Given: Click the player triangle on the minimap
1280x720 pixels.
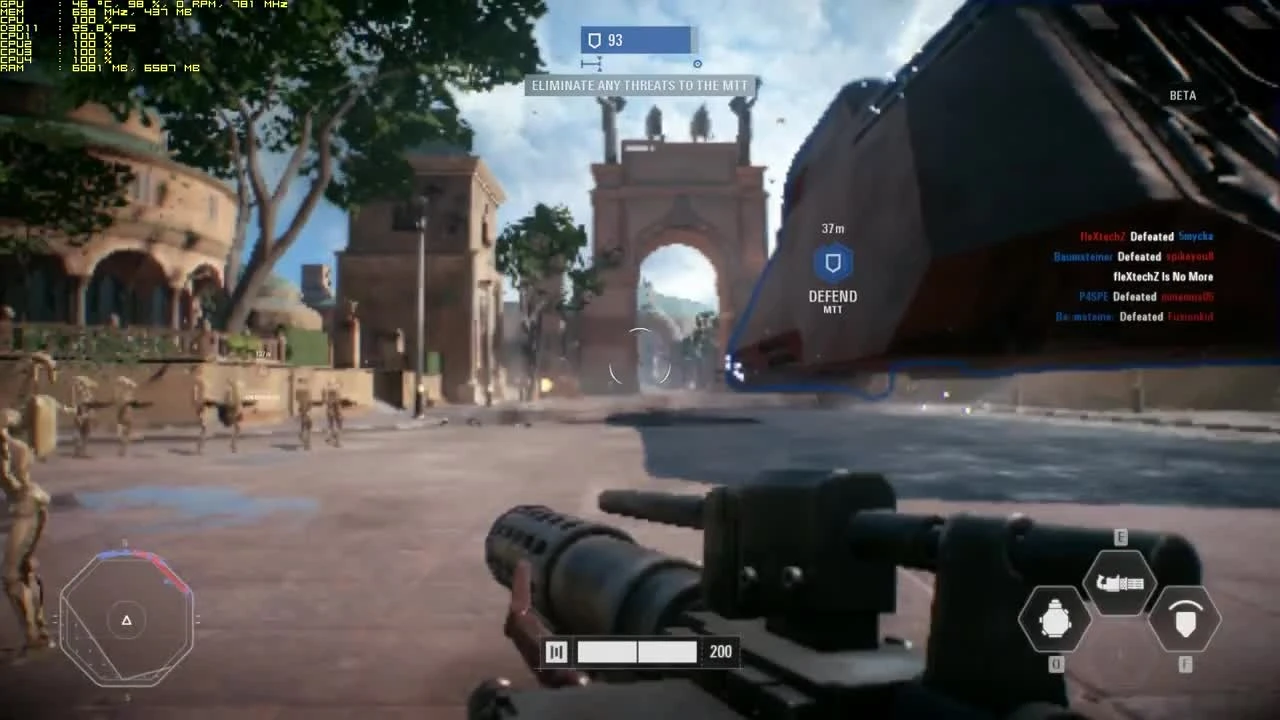Looking at the screenshot, I should 126,620.
